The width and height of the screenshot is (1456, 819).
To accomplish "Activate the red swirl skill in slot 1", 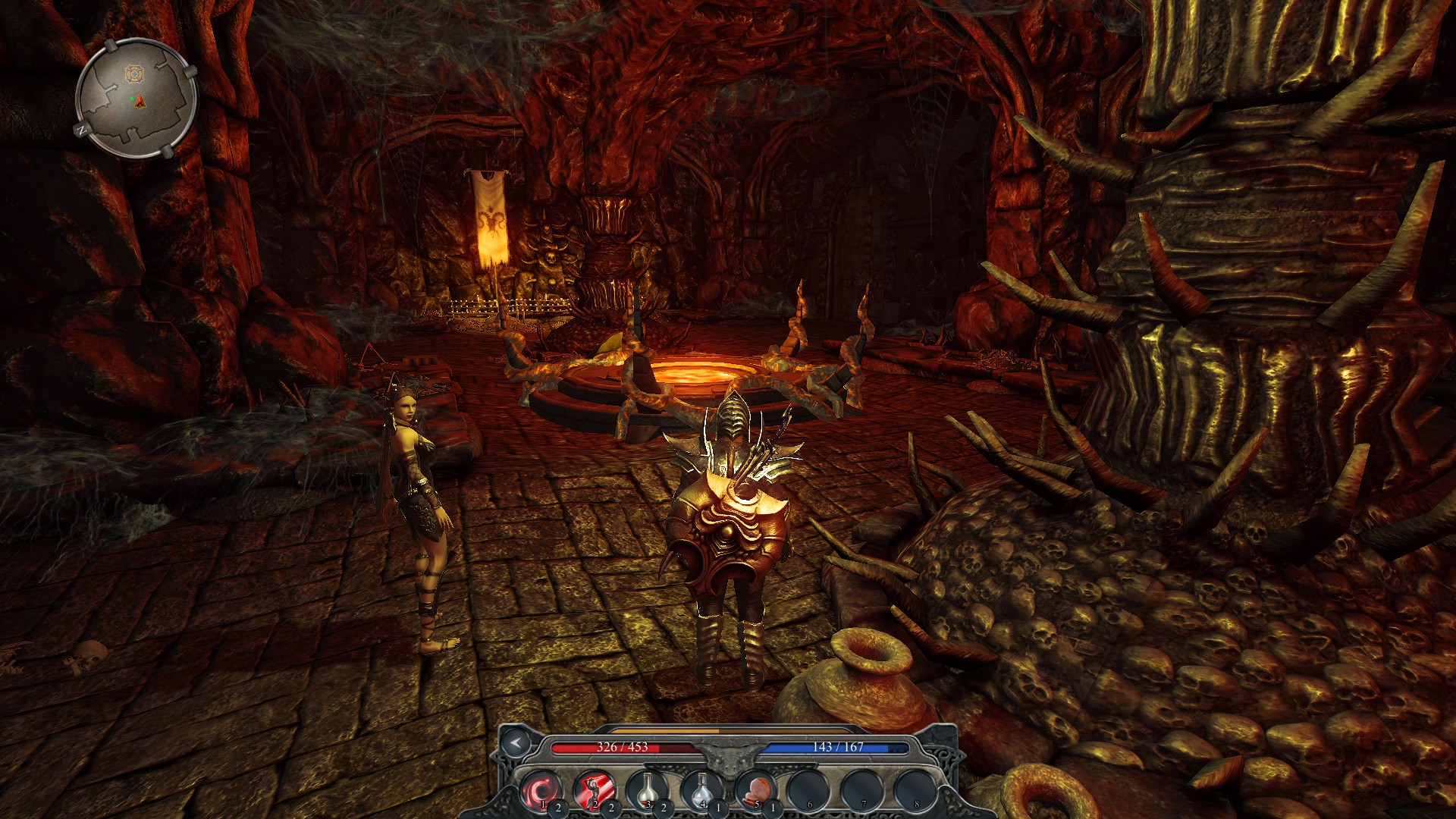I will [541, 790].
